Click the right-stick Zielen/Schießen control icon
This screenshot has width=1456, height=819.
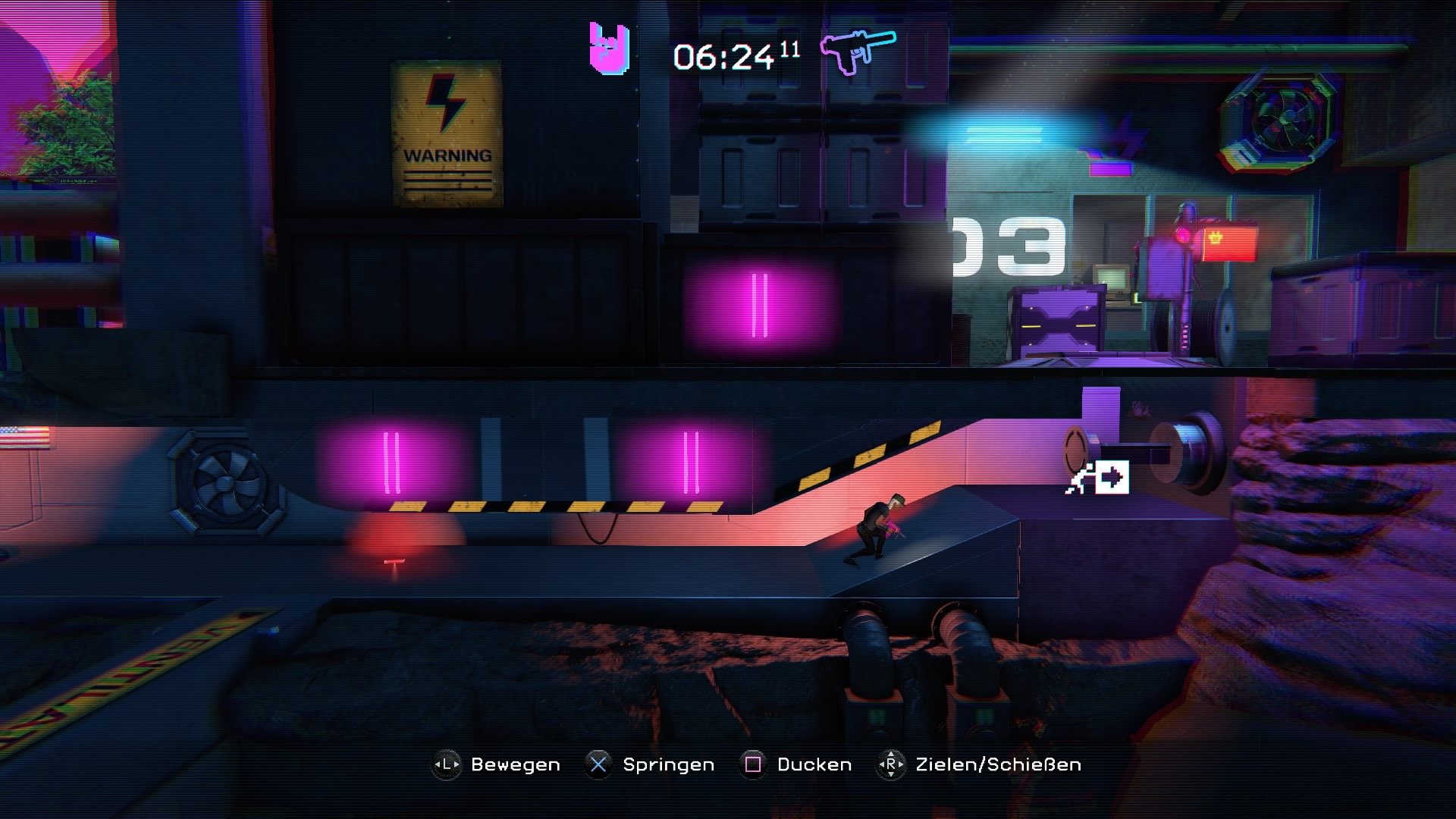coord(892,764)
